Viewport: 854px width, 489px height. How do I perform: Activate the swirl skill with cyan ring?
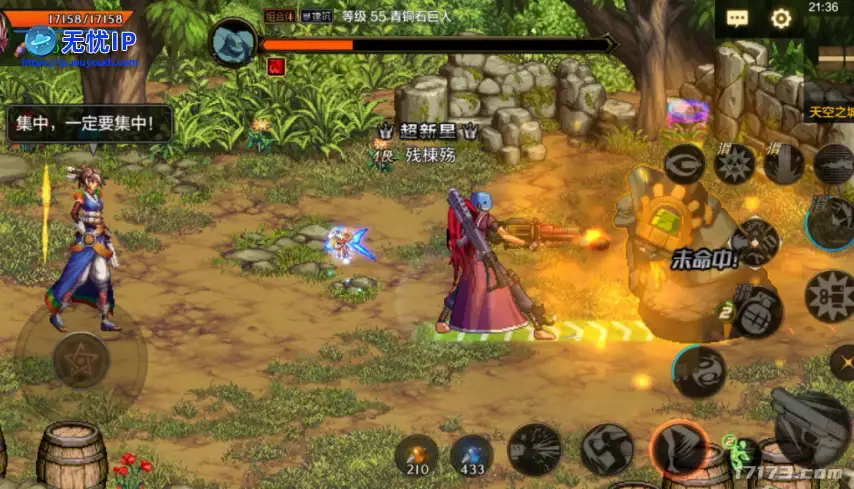pyautogui.click(x=698, y=371)
